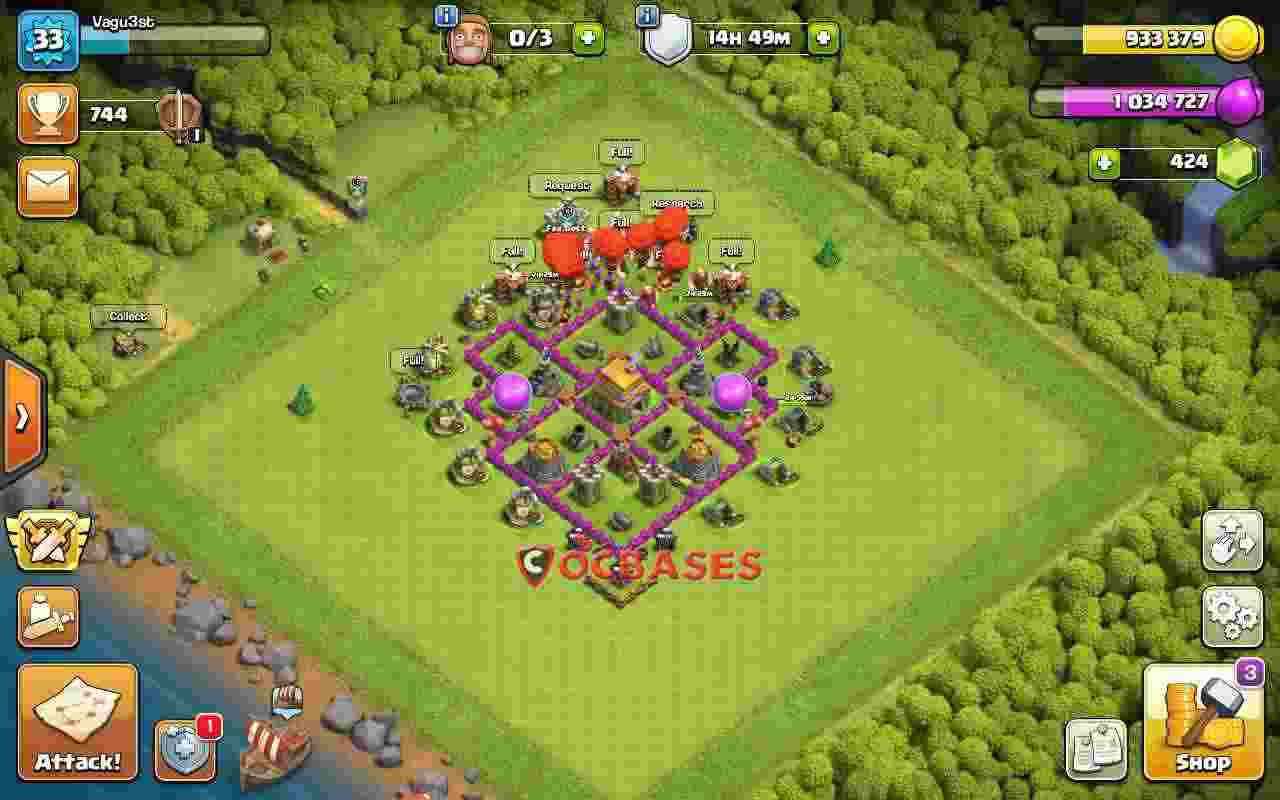Click the training sword-and-potion icon below the league badge
This screenshot has height=800, width=1280.
click(x=47, y=617)
